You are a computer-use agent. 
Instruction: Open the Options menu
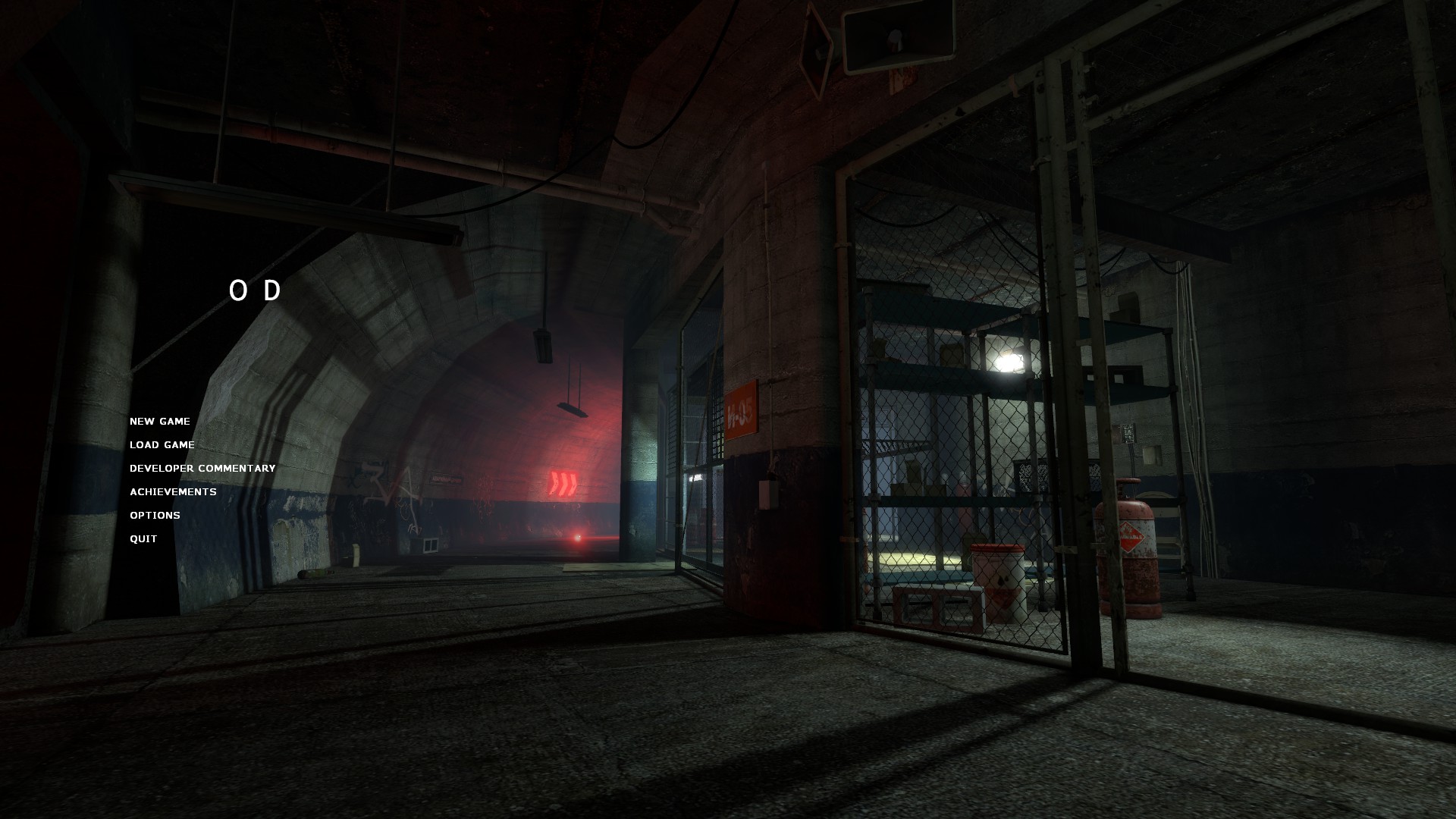[x=155, y=516]
